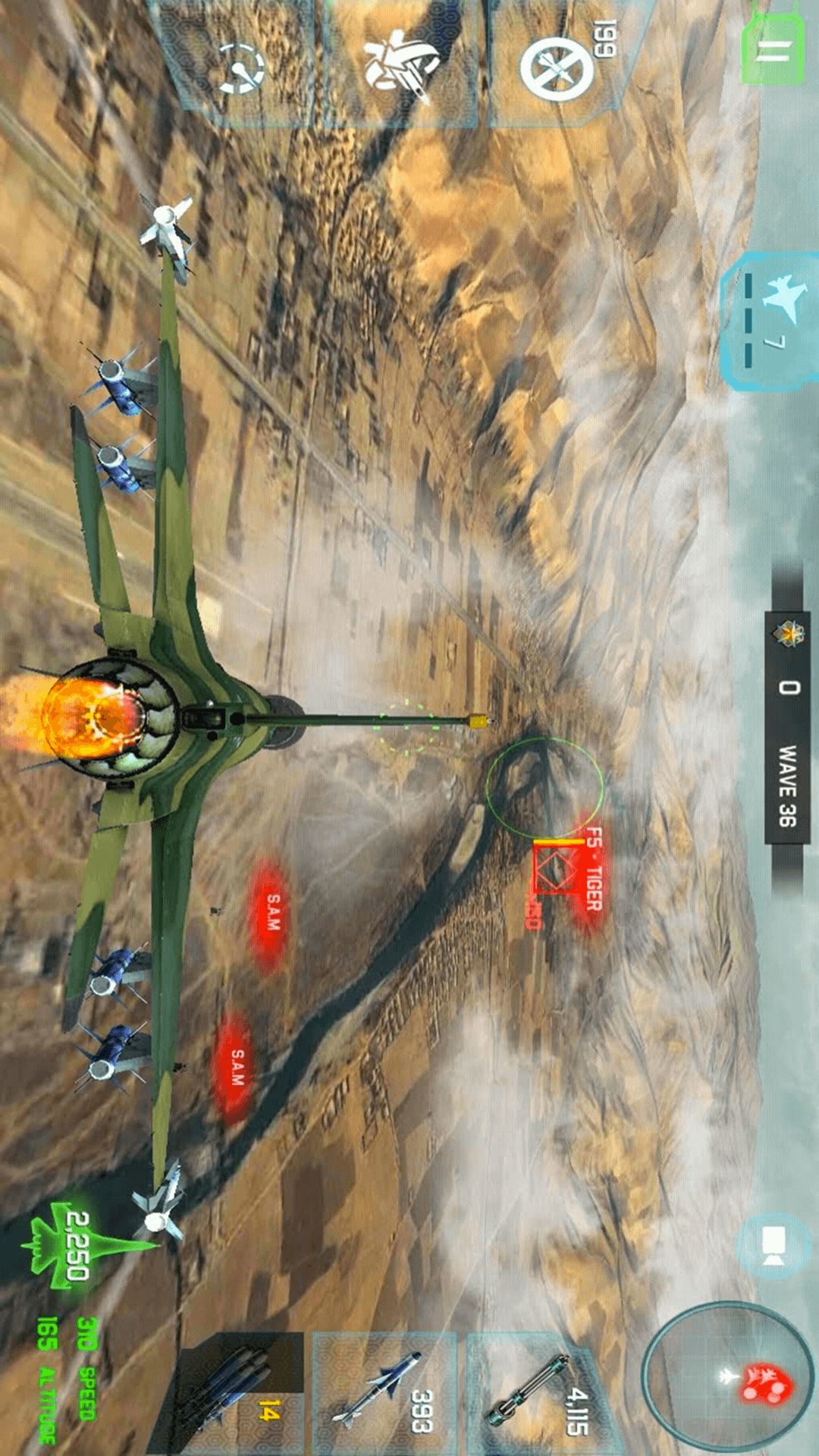Pause the game with the green button
The width and height of the screenshot is (819, 1456).
(x=773, y=47)
